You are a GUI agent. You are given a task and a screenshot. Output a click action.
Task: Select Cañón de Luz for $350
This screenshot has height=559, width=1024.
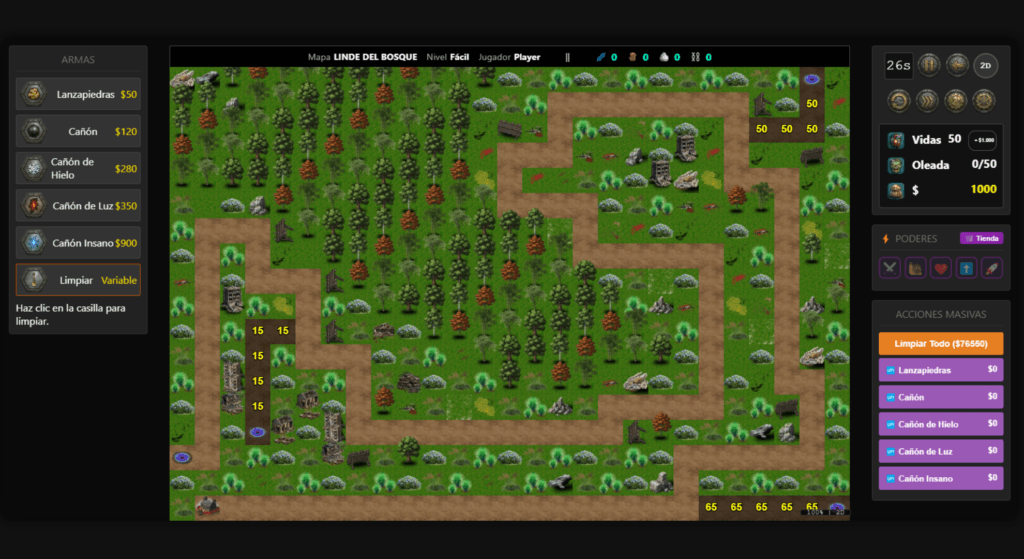(78, 206)
